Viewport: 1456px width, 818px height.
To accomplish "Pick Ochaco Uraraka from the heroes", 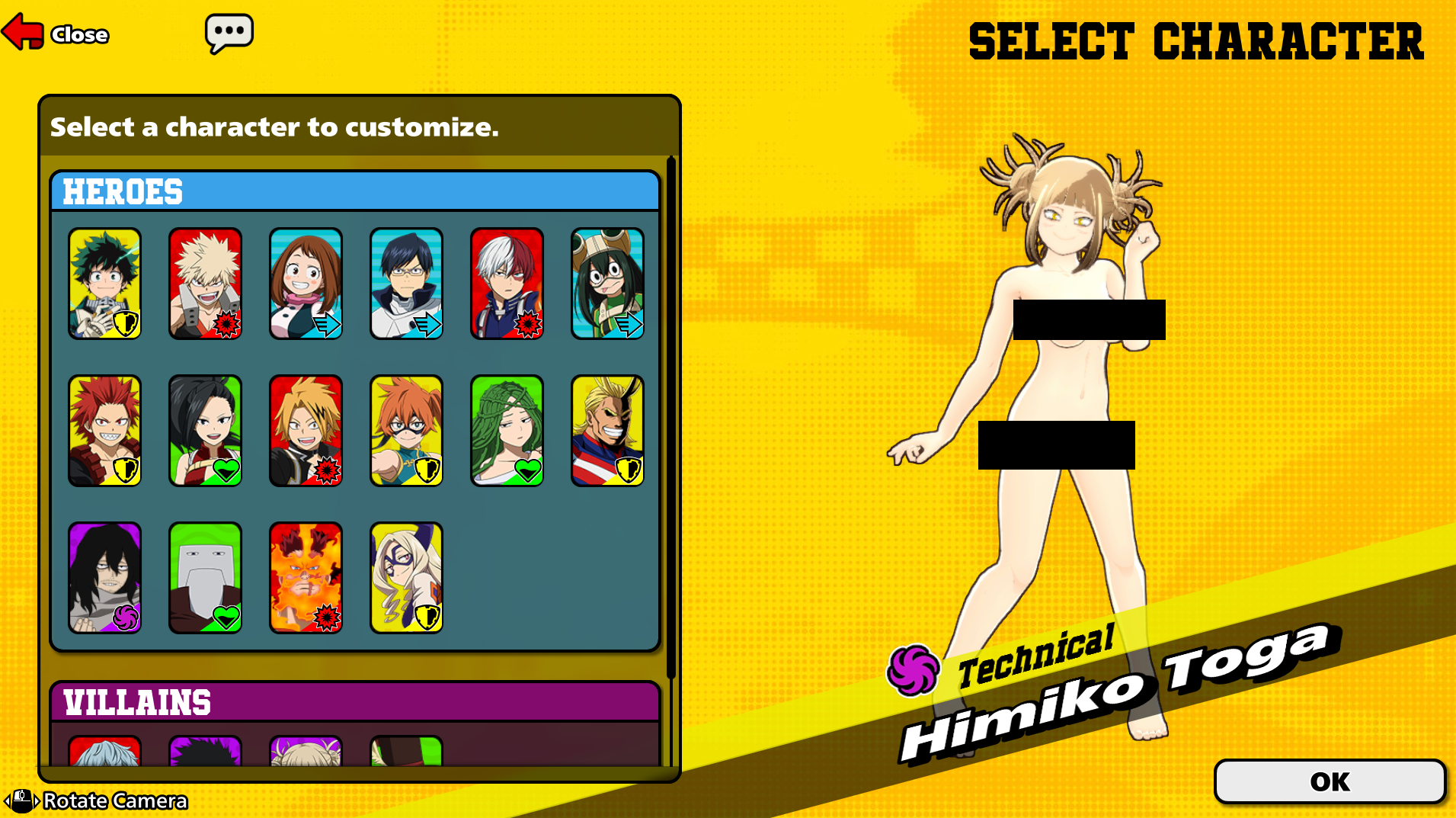I will click(x=306, y=283).
